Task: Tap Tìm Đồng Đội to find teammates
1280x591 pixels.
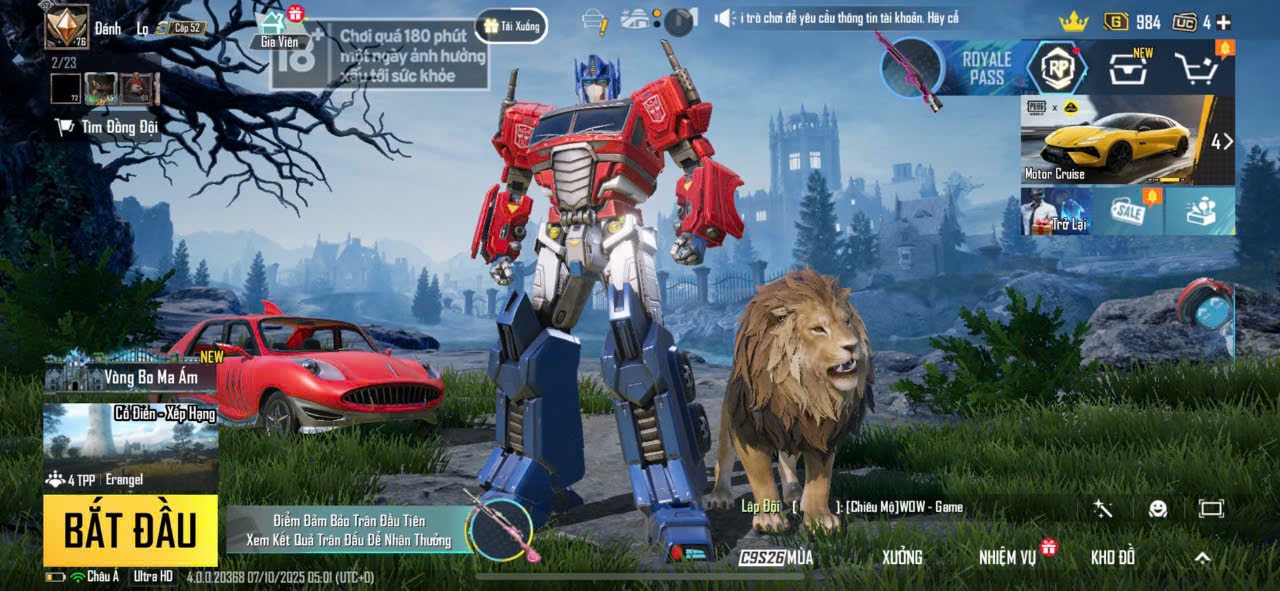Action: (107, 127)
